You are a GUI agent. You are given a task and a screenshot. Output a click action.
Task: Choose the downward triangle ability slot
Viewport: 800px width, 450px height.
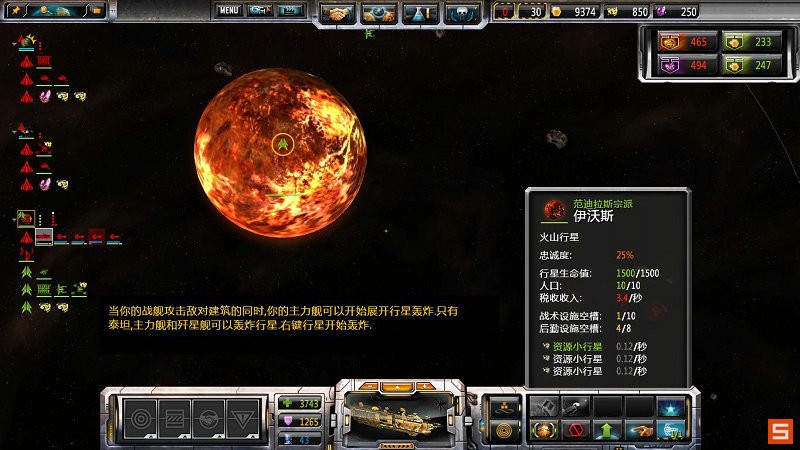243,414
